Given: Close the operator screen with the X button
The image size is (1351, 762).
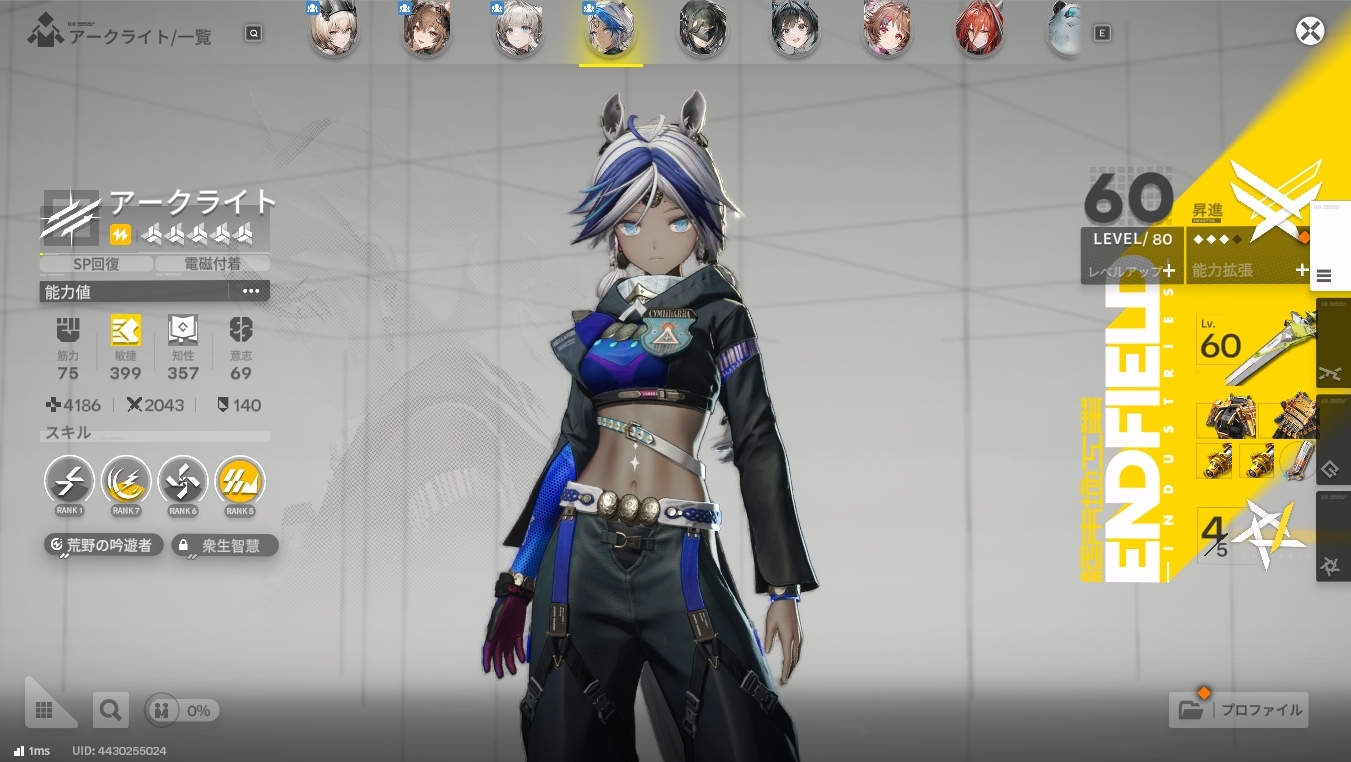Looking at the screenshot, I should click(1309, 31).
